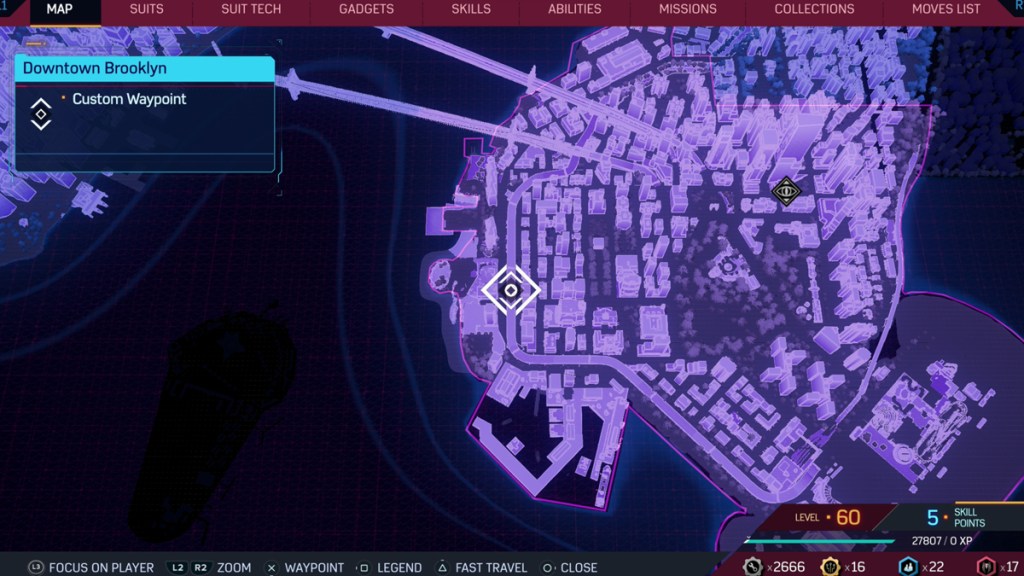Show the Skills tab
Screen dimensions: 1024x576
pos(471,9)
